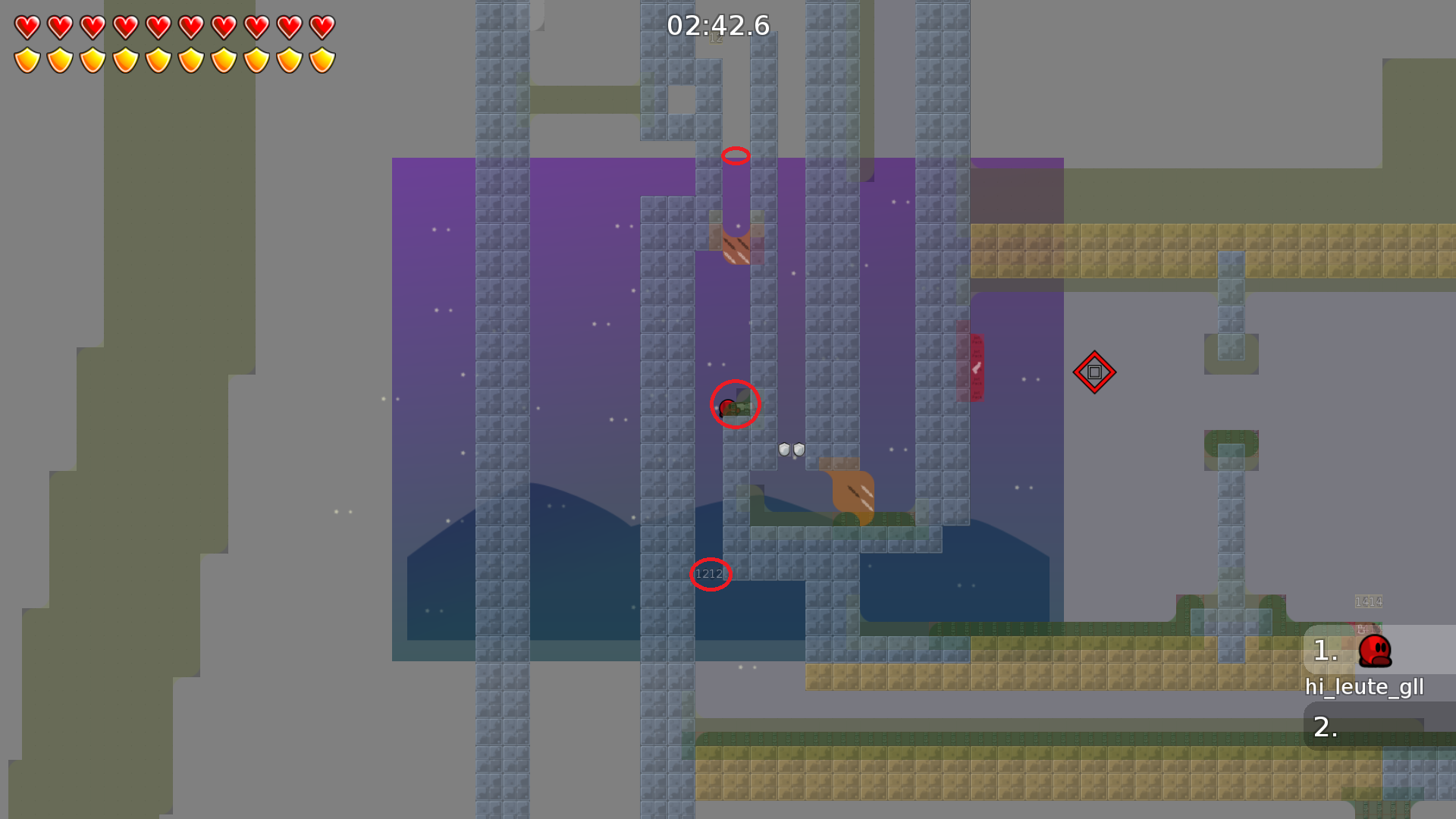Click the small 12 sign below the timer
The image size is (1456, 819).
tap(717, 36)
